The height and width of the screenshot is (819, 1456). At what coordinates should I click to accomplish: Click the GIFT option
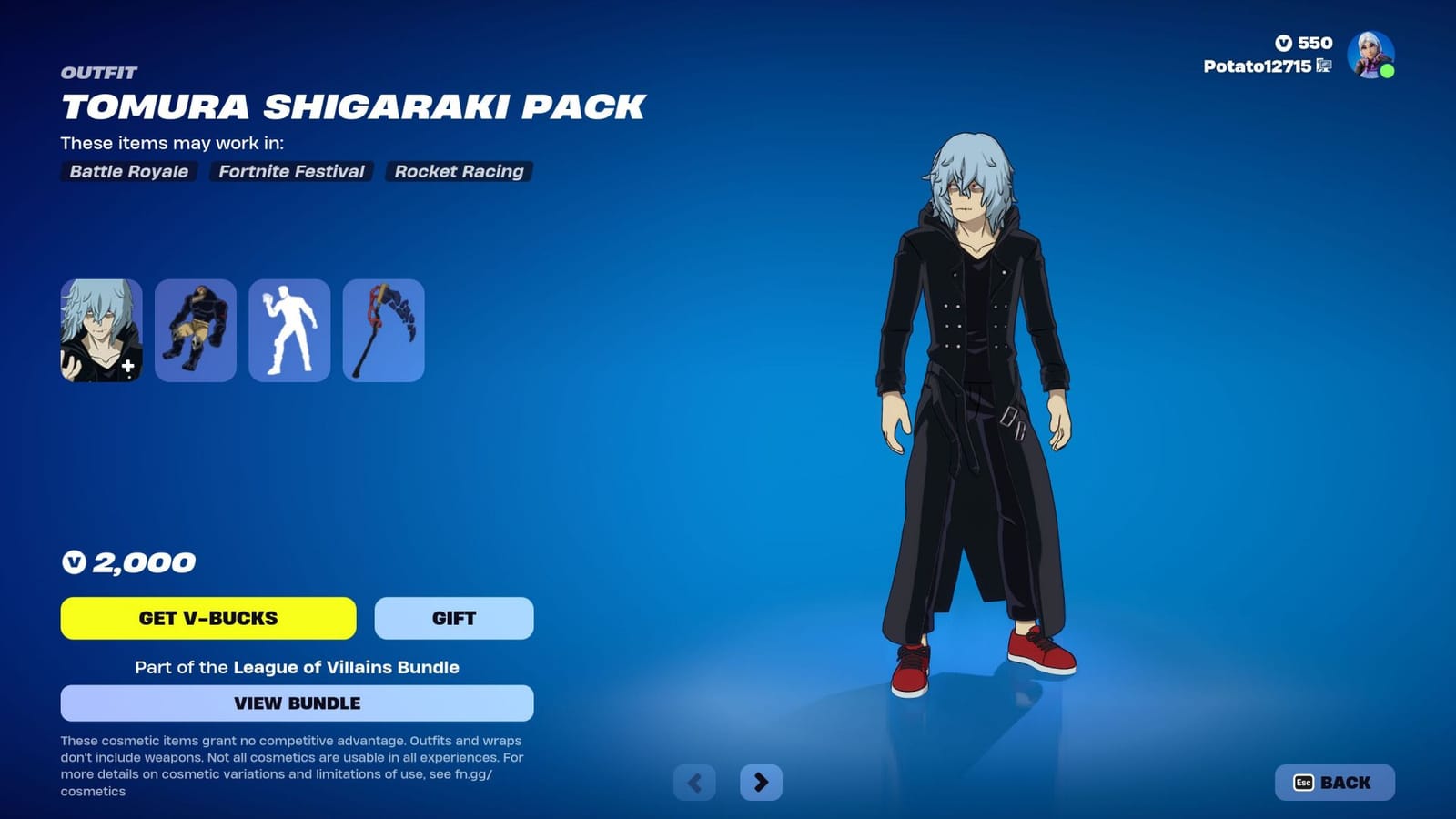pos(453,618)
